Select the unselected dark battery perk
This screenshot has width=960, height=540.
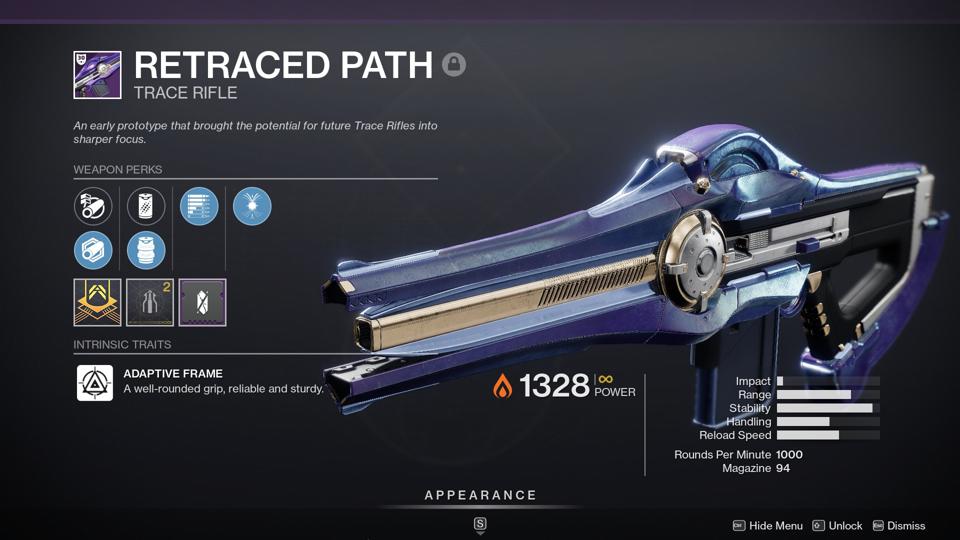point(146,207)
